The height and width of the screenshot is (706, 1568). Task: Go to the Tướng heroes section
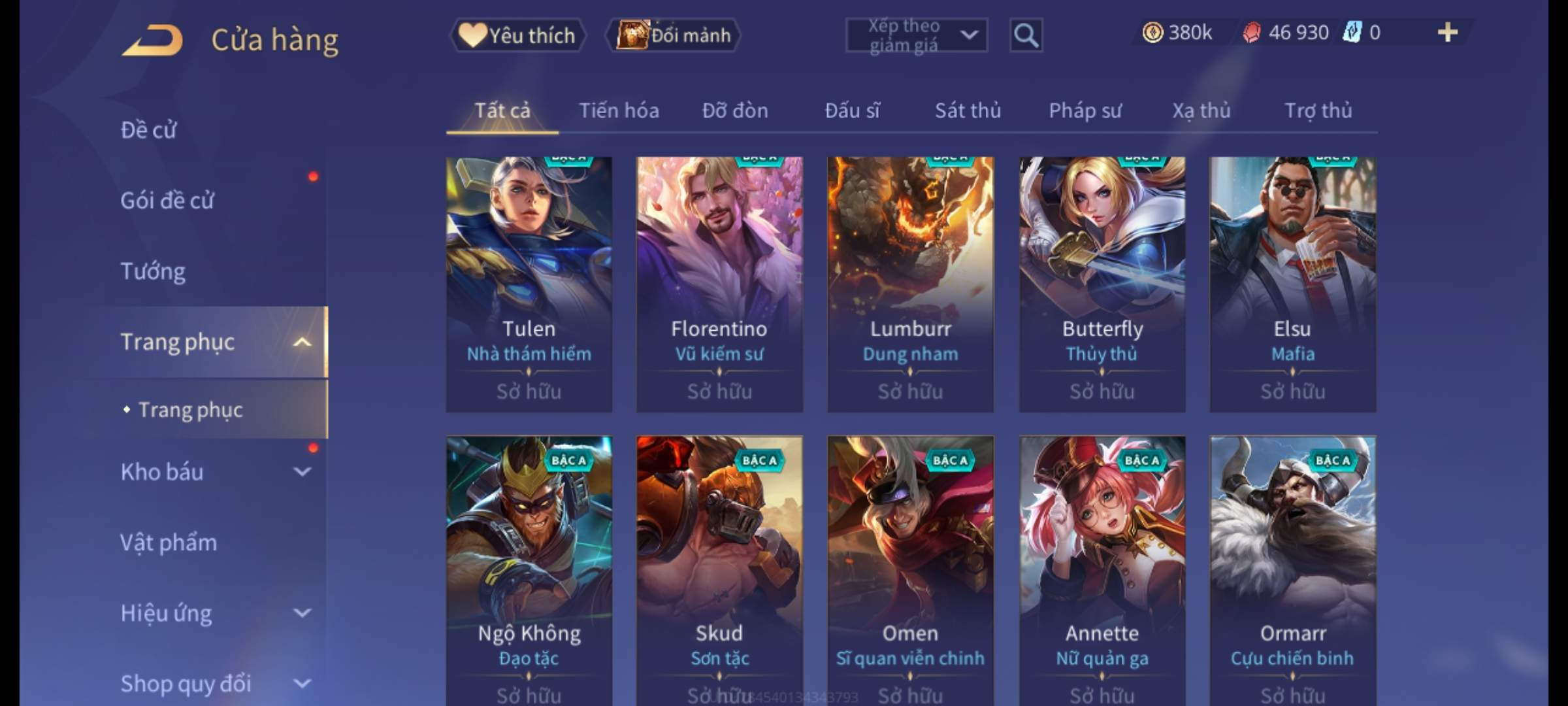point(153,271)
